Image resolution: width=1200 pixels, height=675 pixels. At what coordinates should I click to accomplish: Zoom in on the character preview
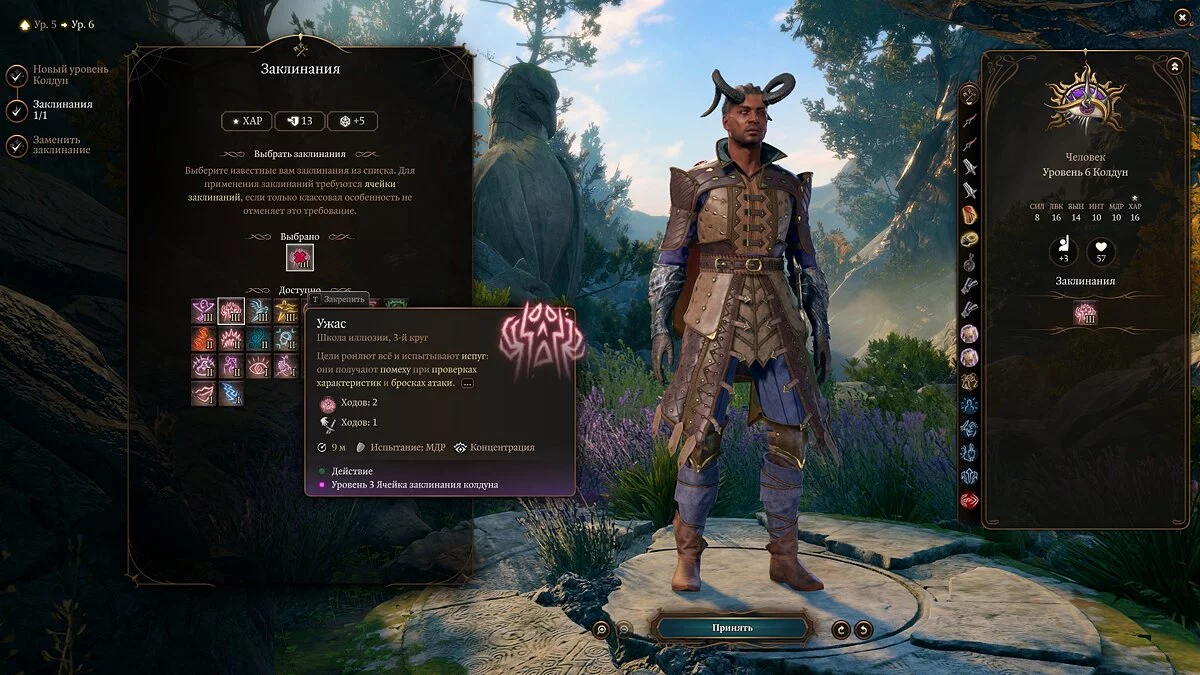point(601,629)
